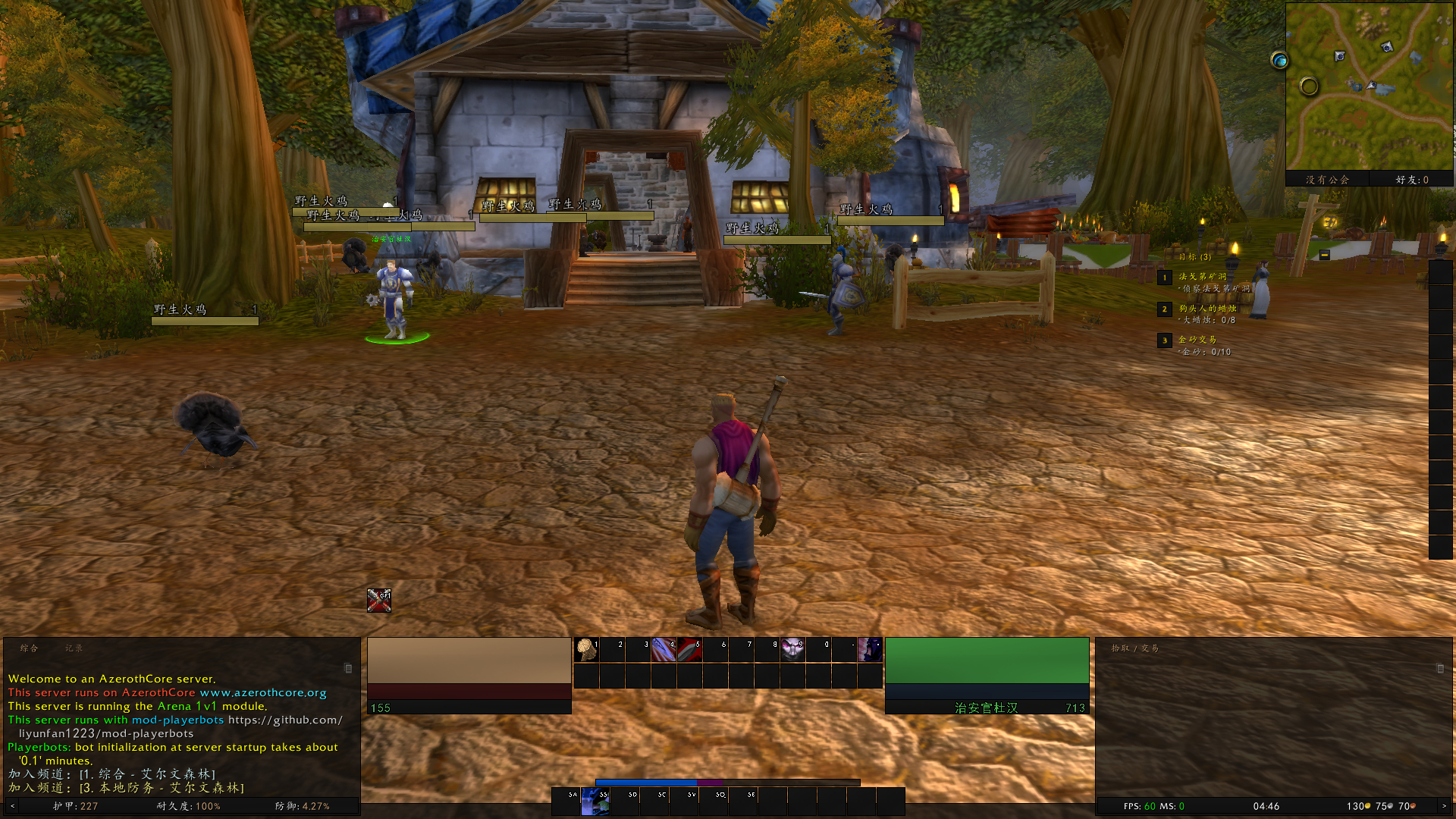Switch to the 记录 chat tab
The width and height of the screenshot is (1456, 819).
[x=76, y=648]
